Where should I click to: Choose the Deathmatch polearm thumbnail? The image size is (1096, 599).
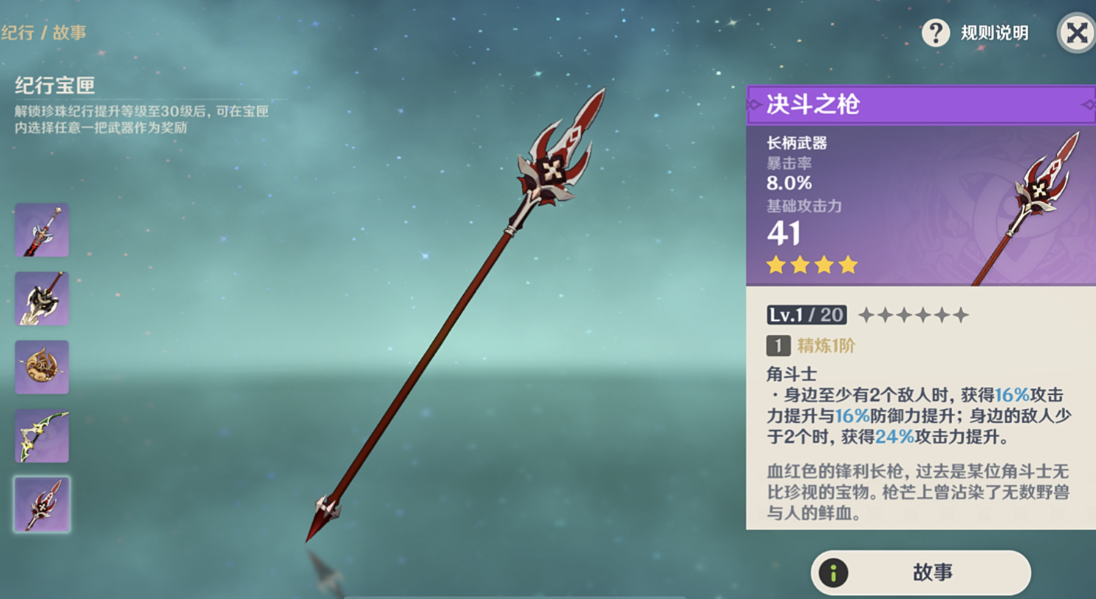pyautogui.click(x=42, y=503)
